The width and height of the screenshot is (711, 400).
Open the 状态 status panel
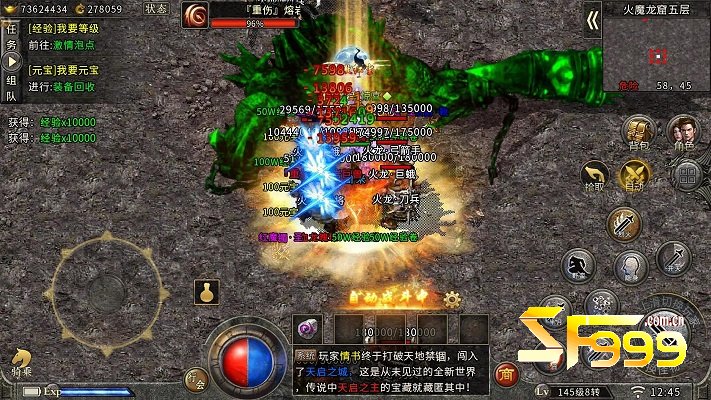[x=156, y=8]
